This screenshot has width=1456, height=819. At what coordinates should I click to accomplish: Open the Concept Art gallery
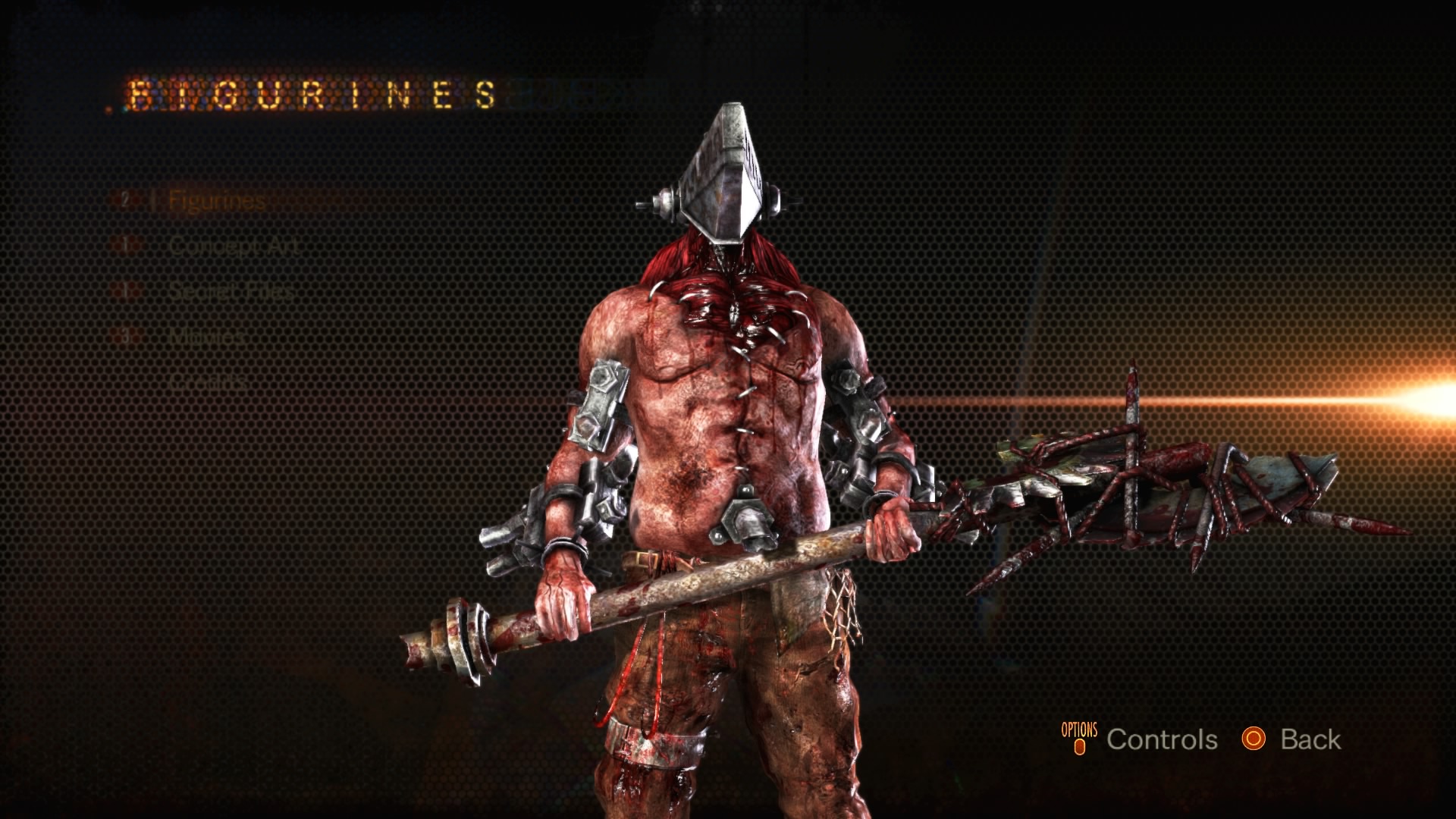[x=234, y=246]
